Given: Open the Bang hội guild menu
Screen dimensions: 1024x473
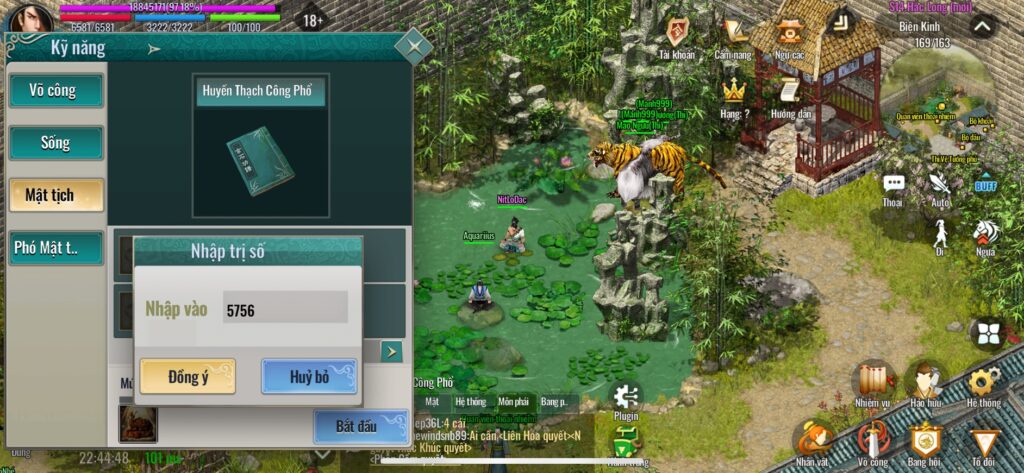Looking at the screenshot, I should coord(926,442).
